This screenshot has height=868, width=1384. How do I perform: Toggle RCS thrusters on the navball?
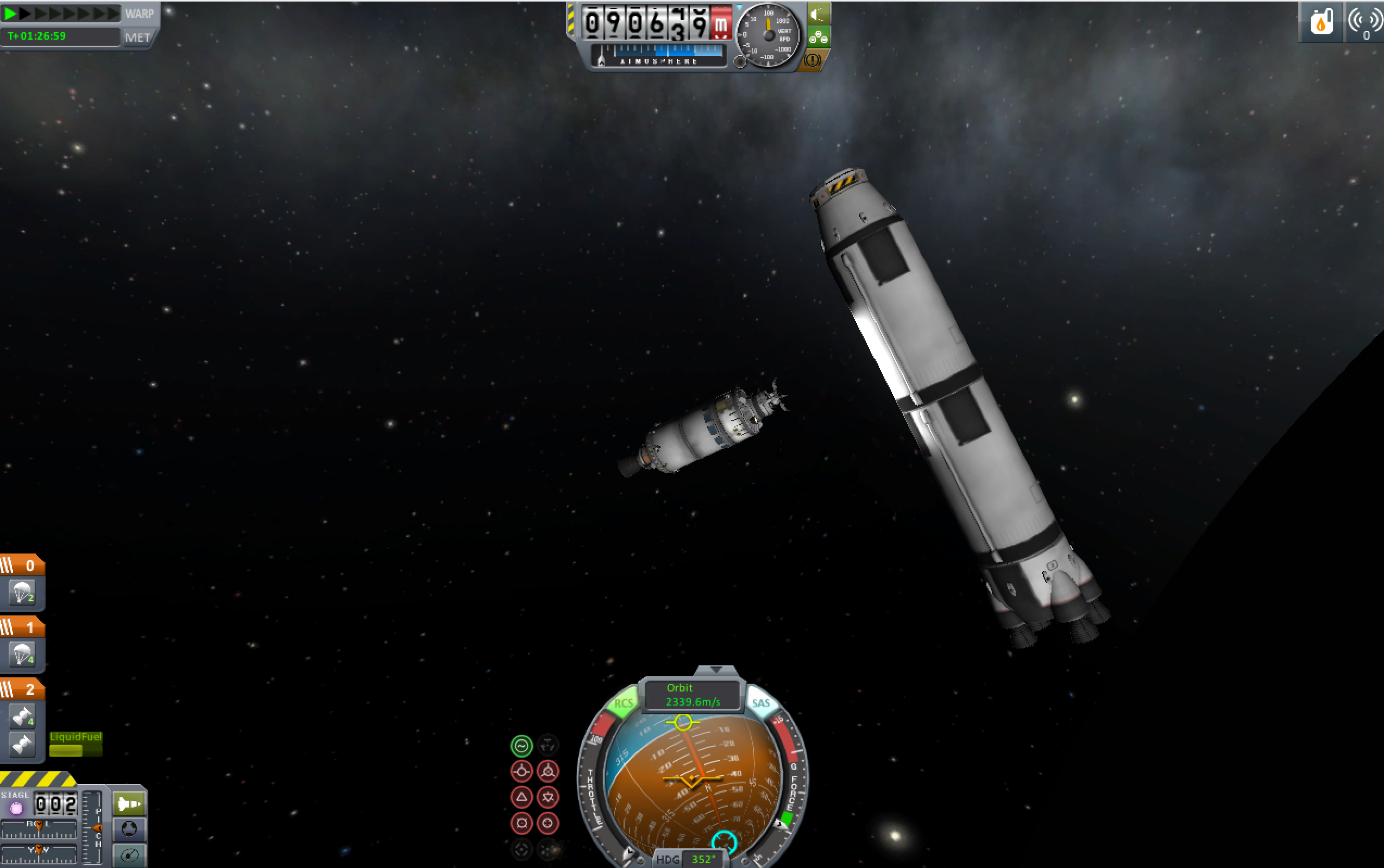[x=624, y=704]
